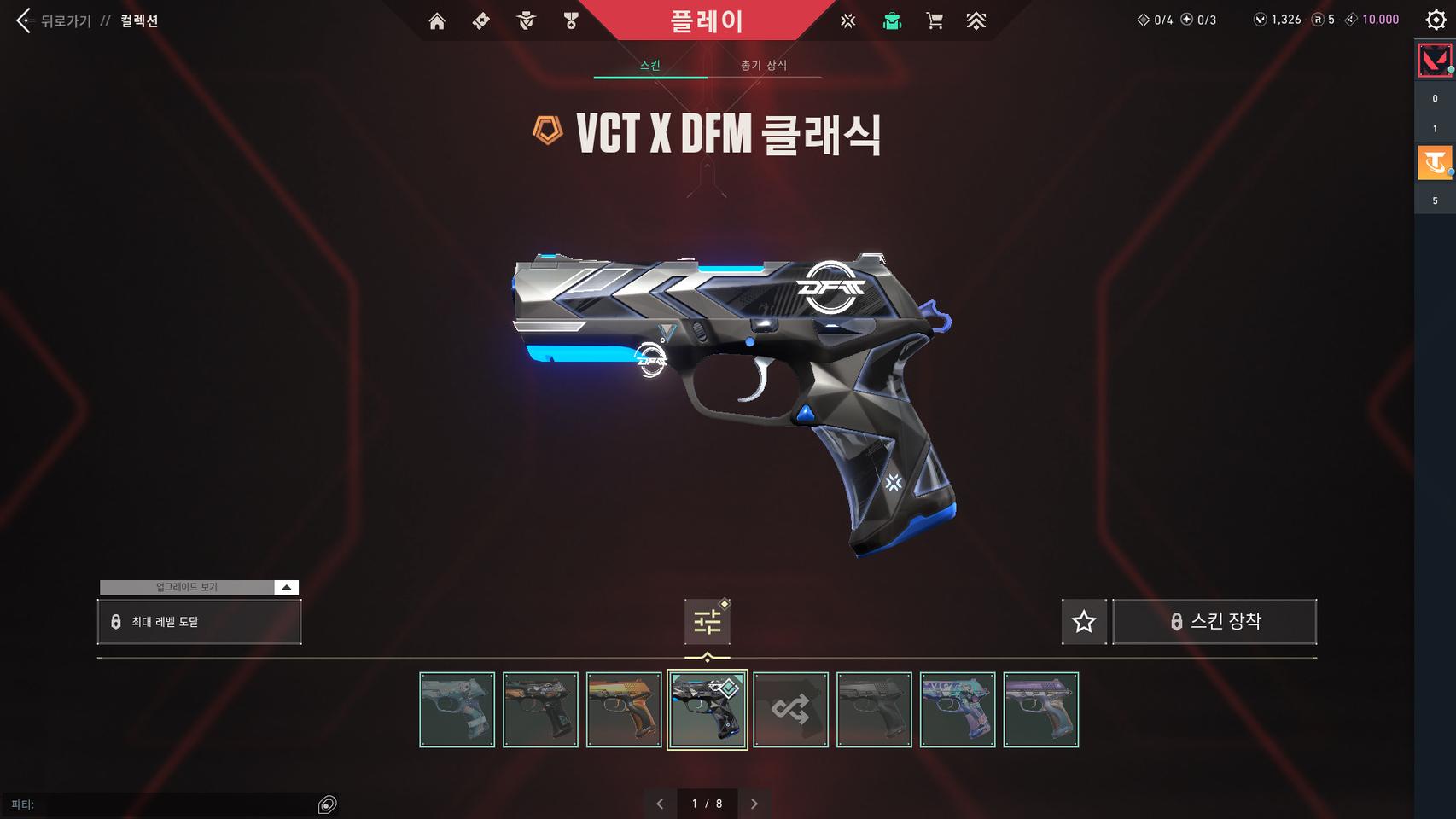Select the collection backpack icon
1456x819 pixels.
pyautogui.click(x=892, y=21)
